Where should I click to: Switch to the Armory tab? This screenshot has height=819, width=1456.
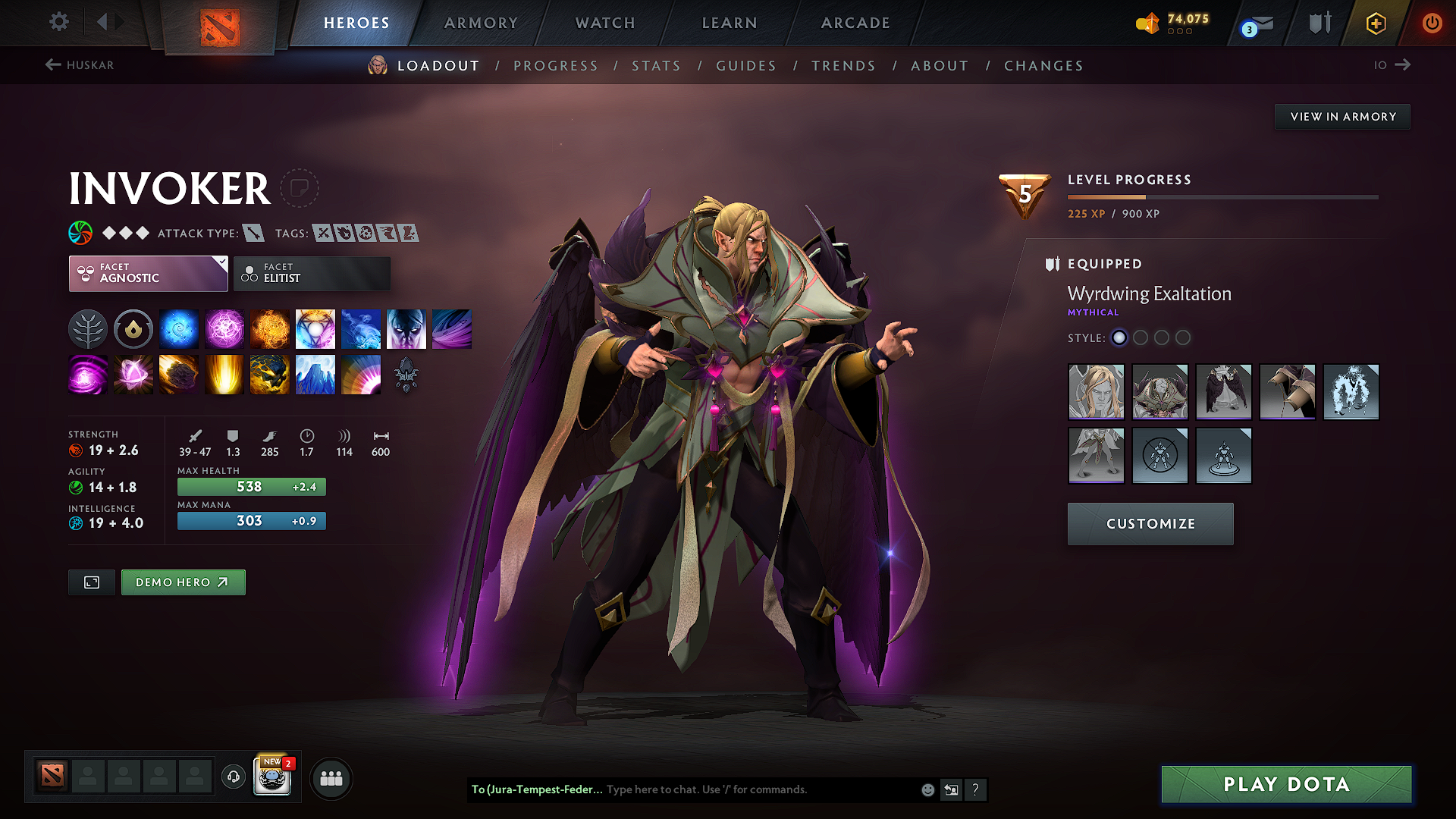(480, 23)
